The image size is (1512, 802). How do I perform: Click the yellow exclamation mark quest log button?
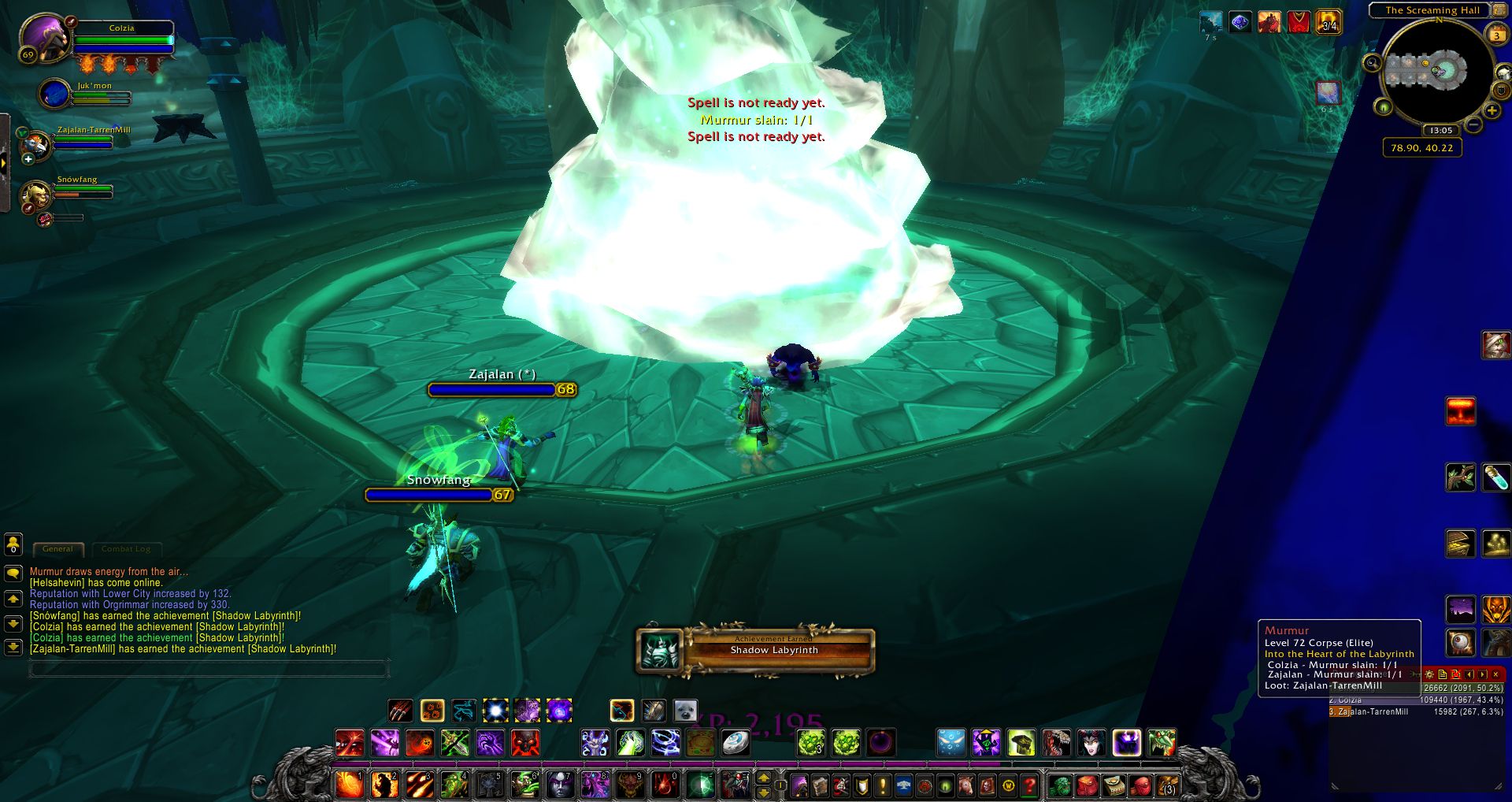pos(882,785)
